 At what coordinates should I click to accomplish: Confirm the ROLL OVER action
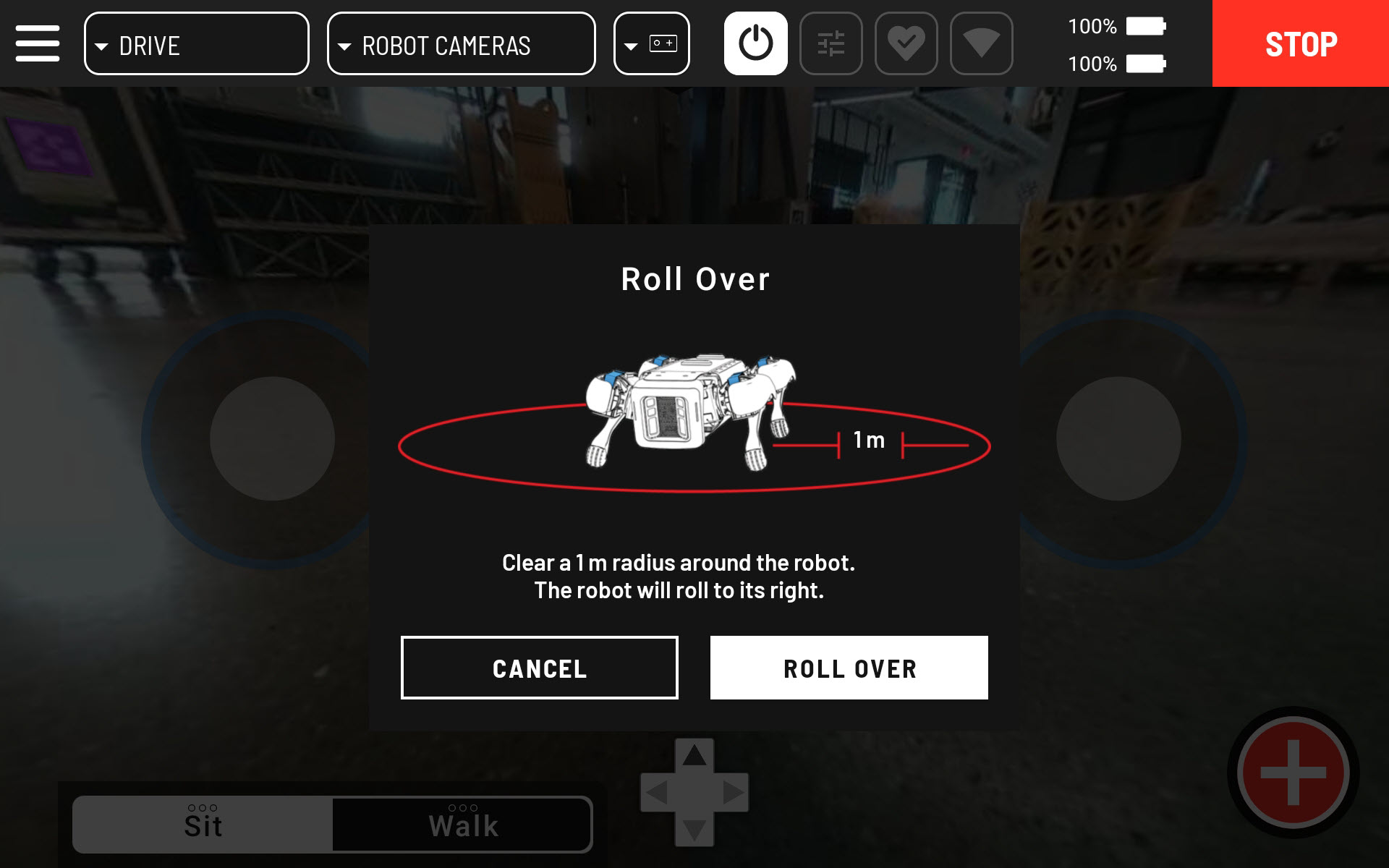click(x=849, y=667)
